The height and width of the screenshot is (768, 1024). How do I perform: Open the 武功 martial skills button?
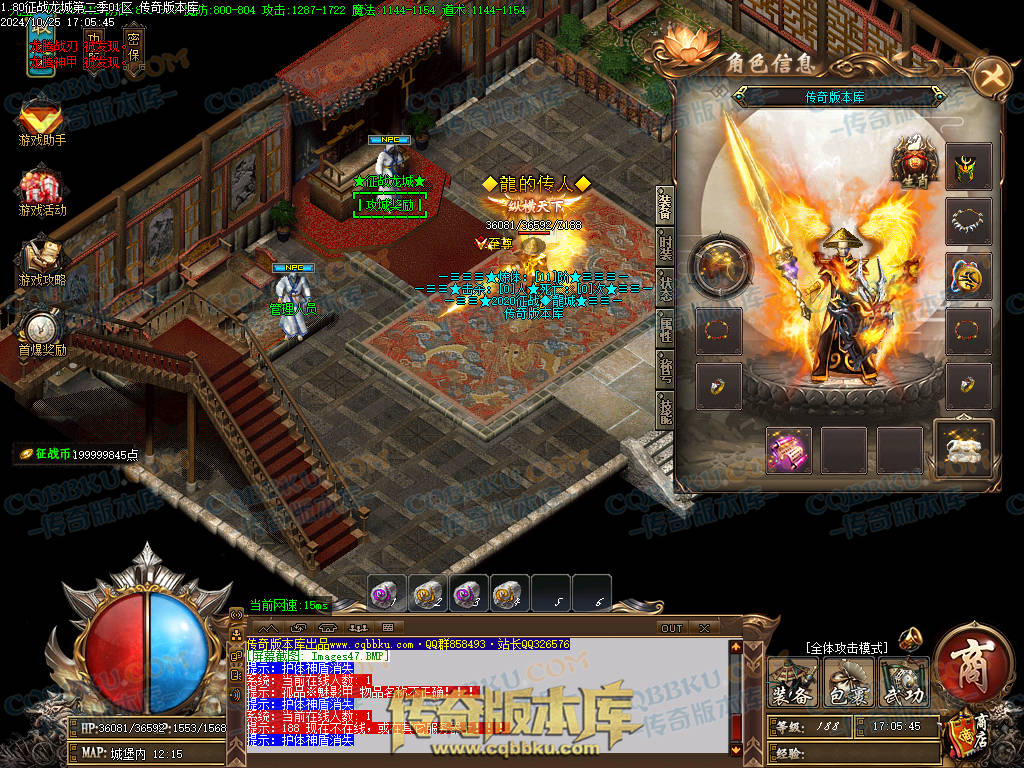(x=903, y=682)
